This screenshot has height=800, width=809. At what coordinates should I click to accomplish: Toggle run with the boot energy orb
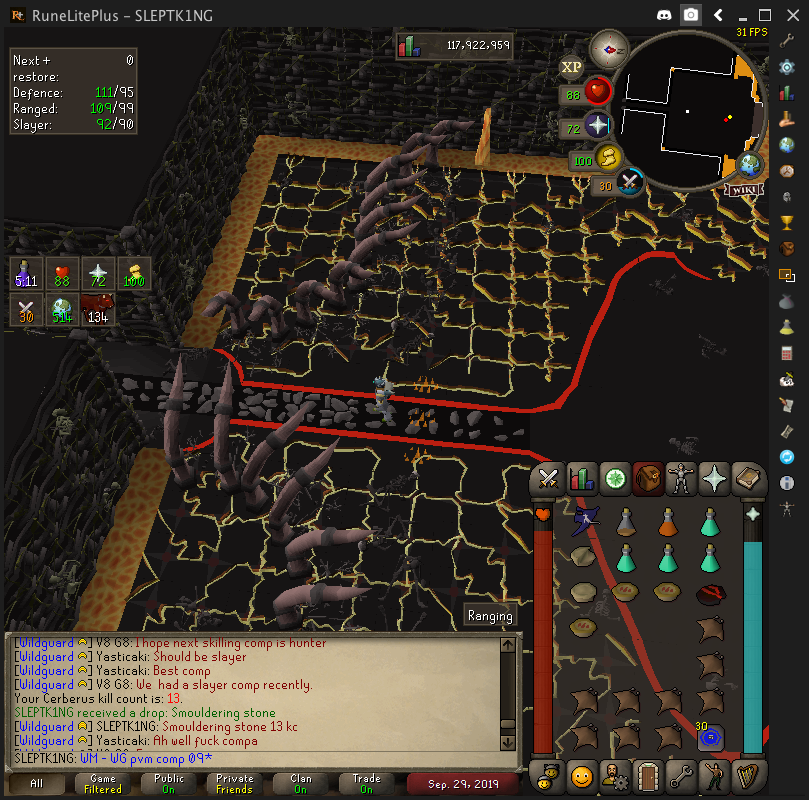pos(607,158)
